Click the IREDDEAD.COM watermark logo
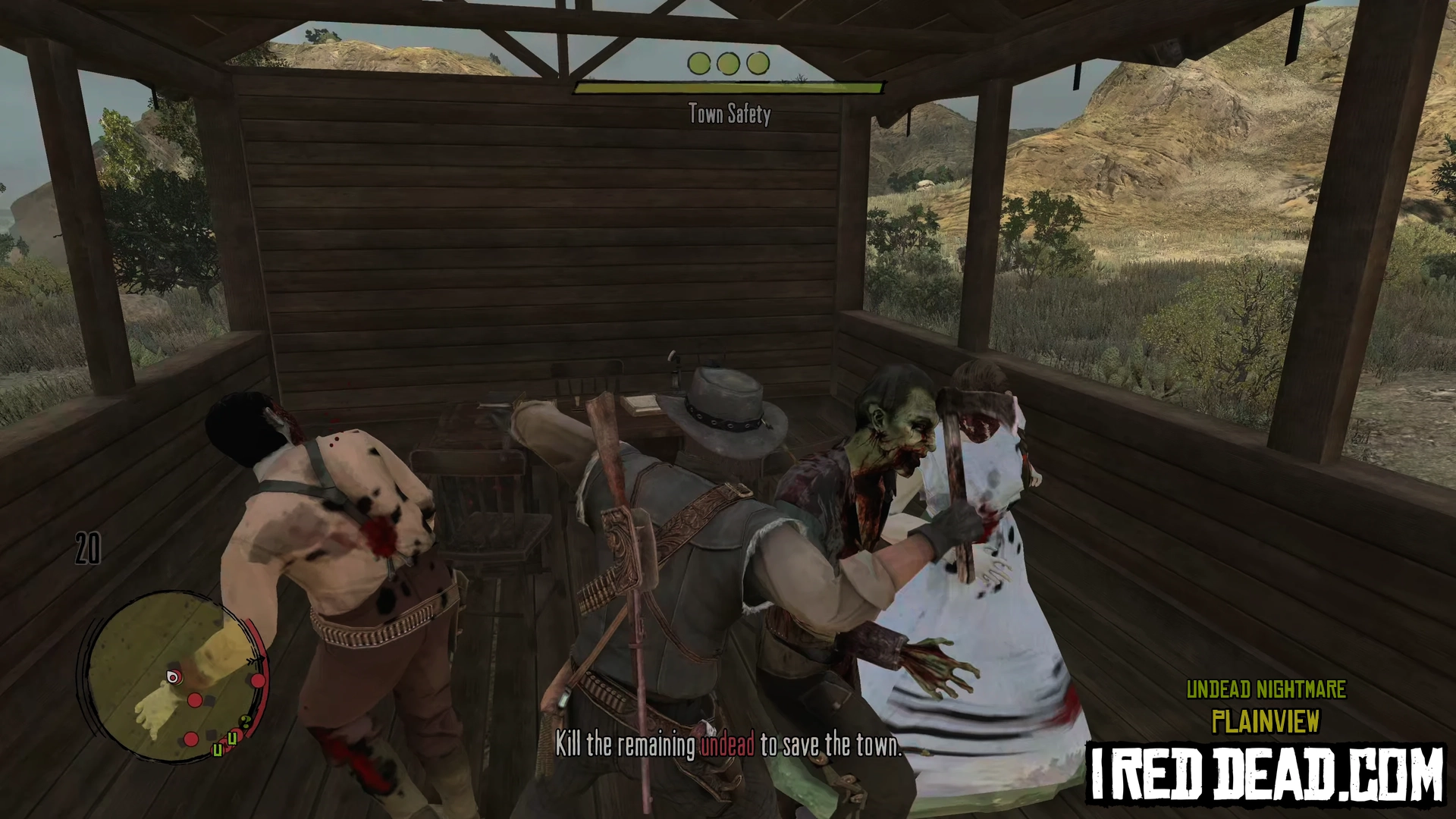Viewport: 1456px width, 819px height. (x=1266, y=773)
